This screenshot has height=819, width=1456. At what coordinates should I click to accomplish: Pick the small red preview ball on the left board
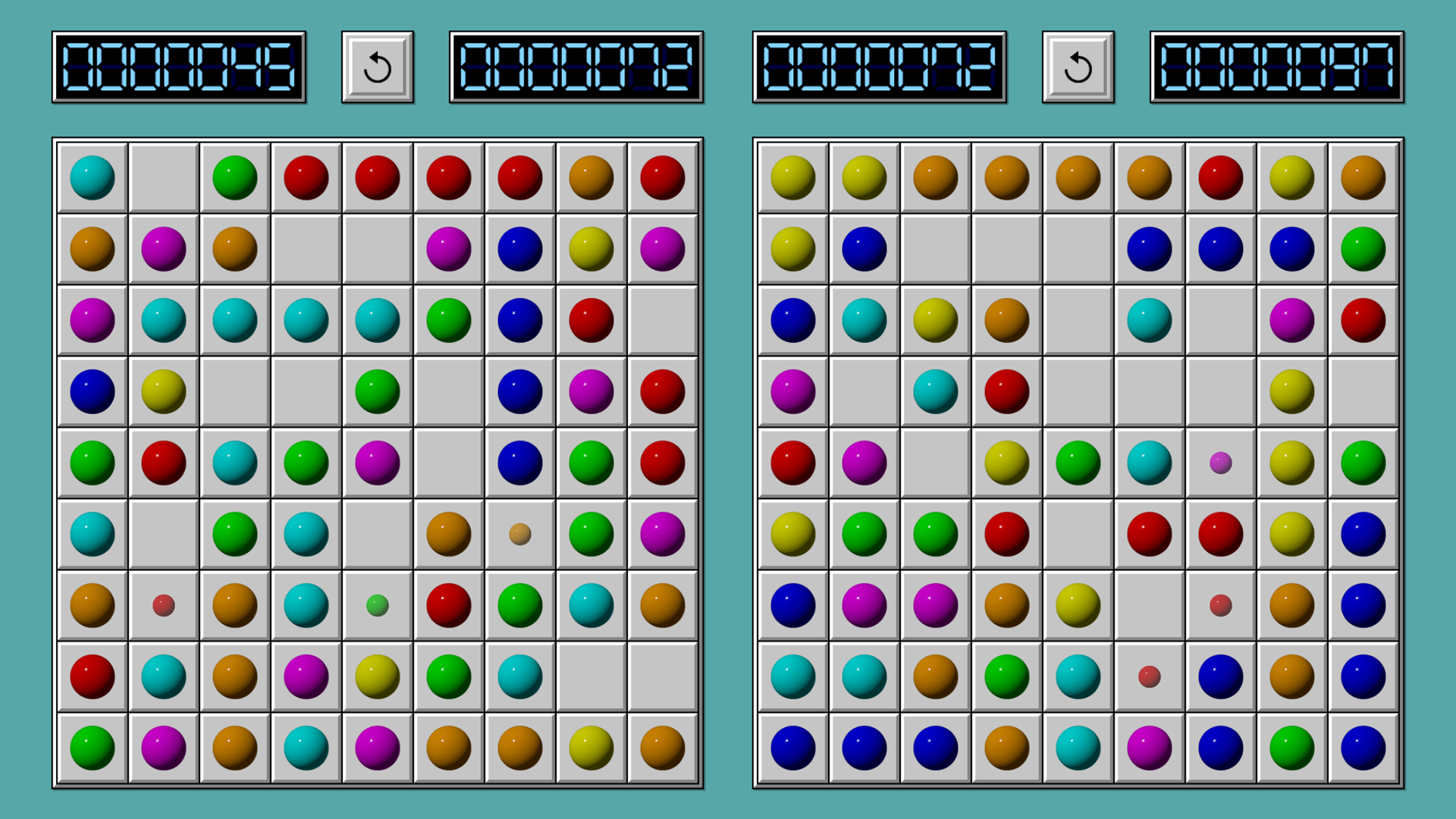pyautogui.click(x=164, y=605)
